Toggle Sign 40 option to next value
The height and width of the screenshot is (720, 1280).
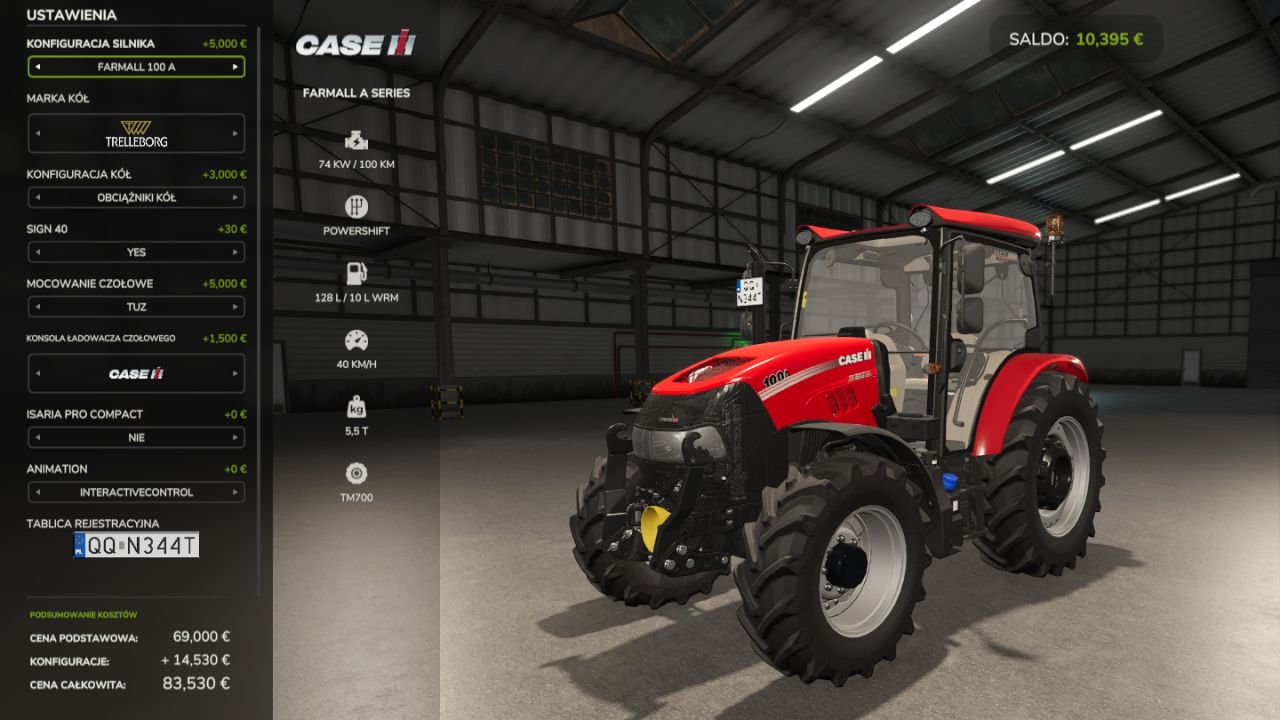click(235, 252)
